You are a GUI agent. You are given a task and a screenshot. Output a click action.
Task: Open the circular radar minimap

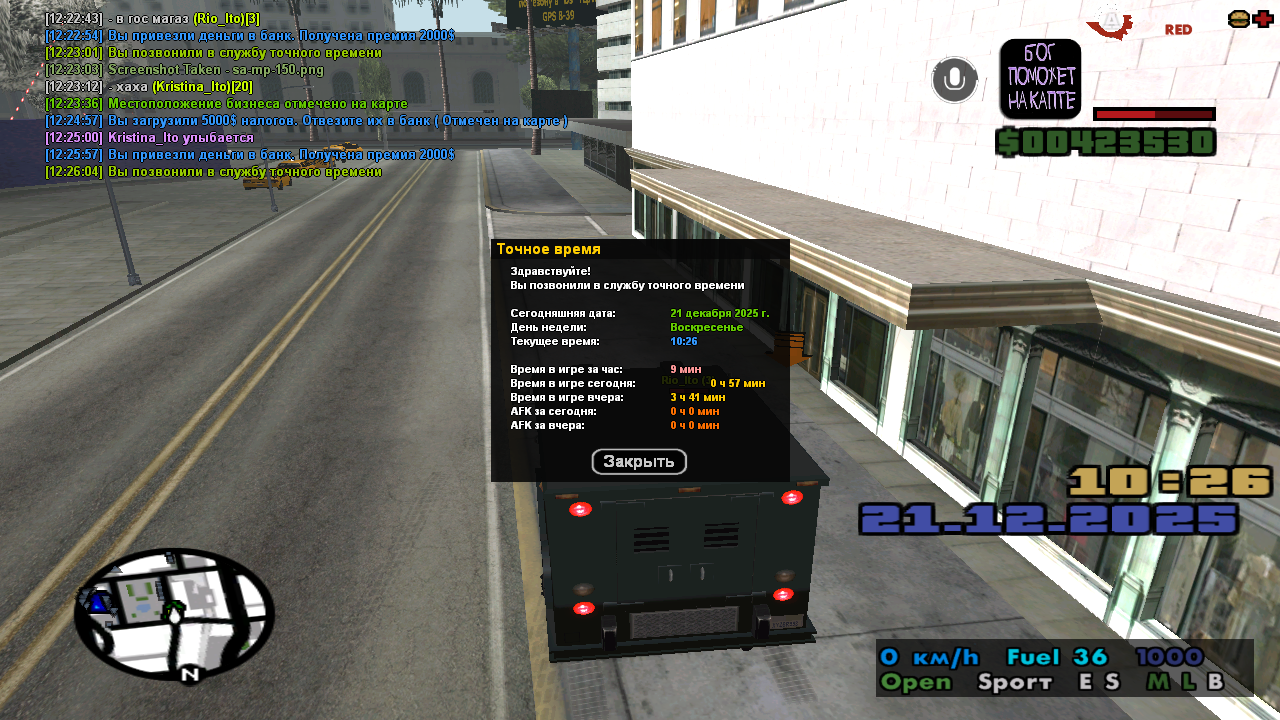[x=173, y=613]
